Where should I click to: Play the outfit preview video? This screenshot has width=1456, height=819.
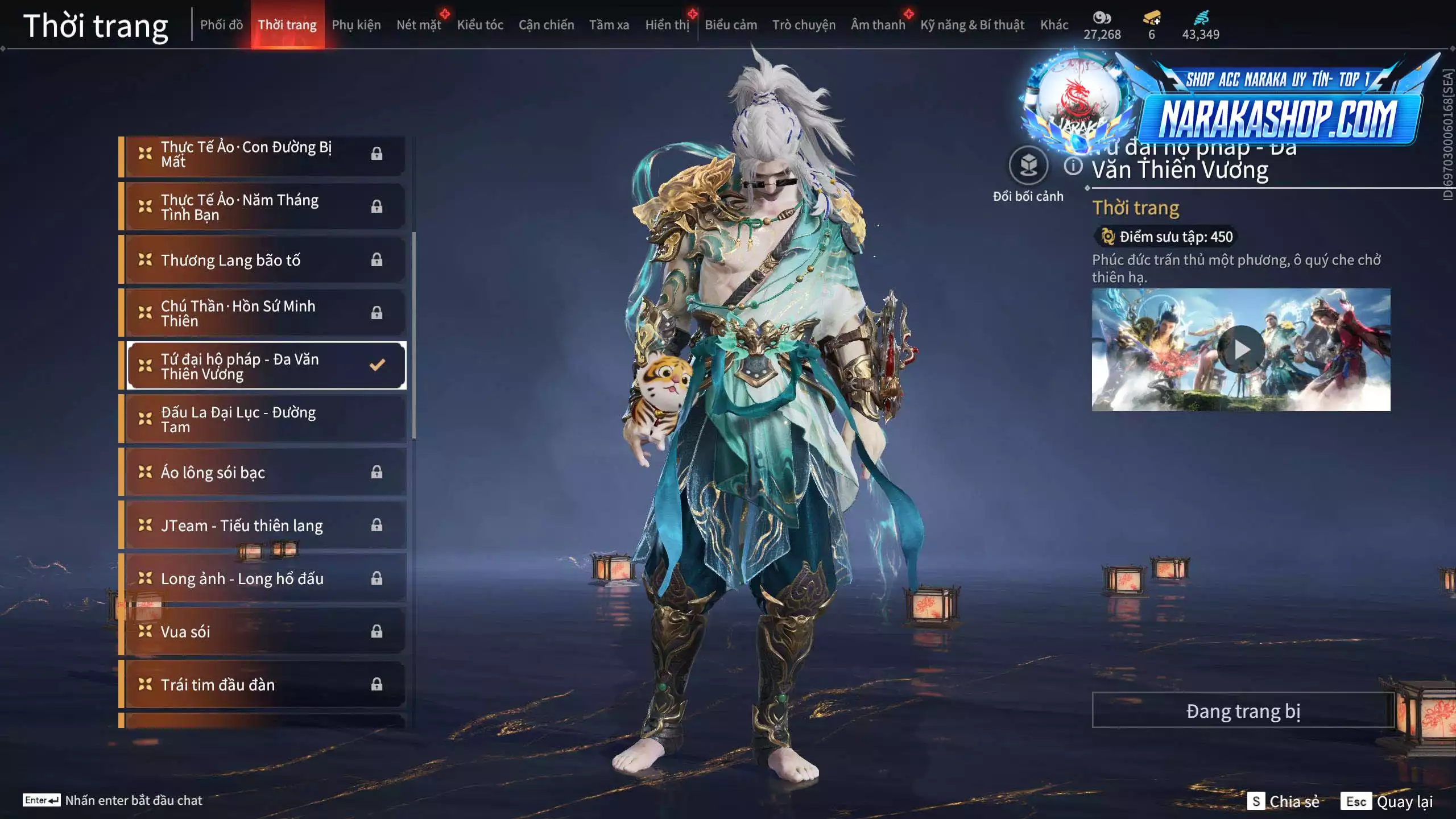tap(1241, 350)
